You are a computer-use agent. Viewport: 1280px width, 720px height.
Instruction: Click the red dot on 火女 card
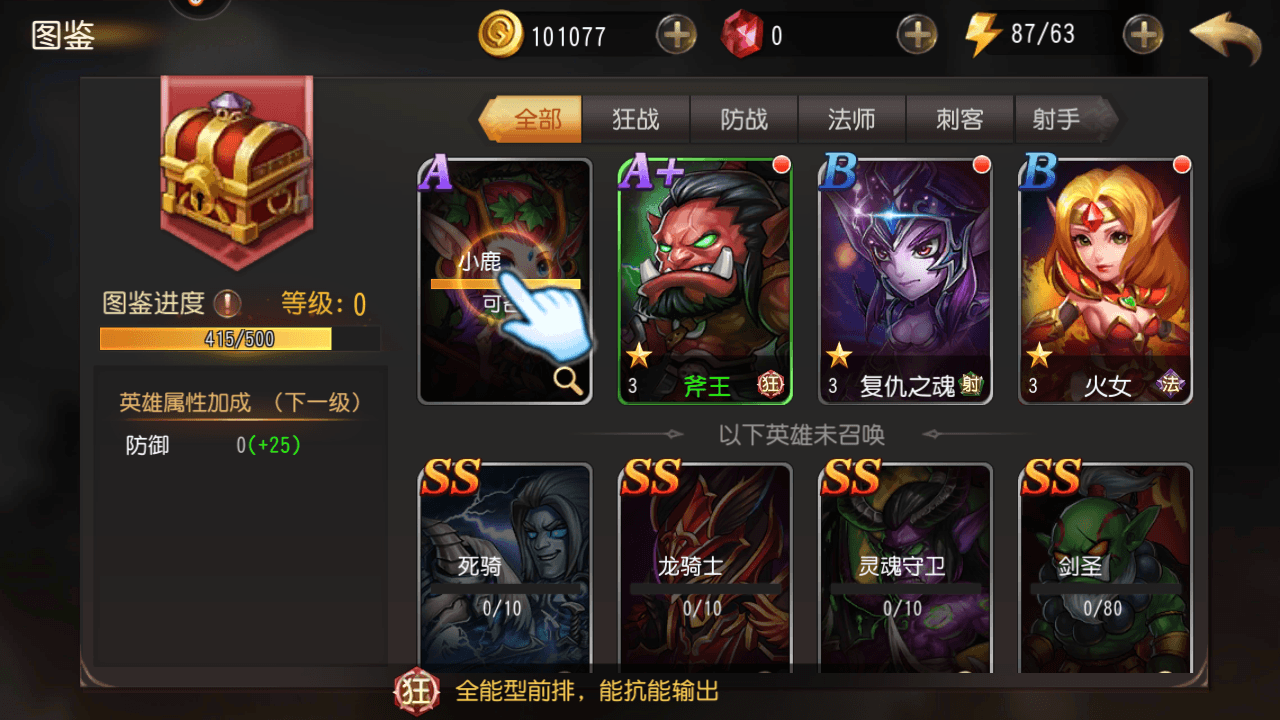point(1182,162)
